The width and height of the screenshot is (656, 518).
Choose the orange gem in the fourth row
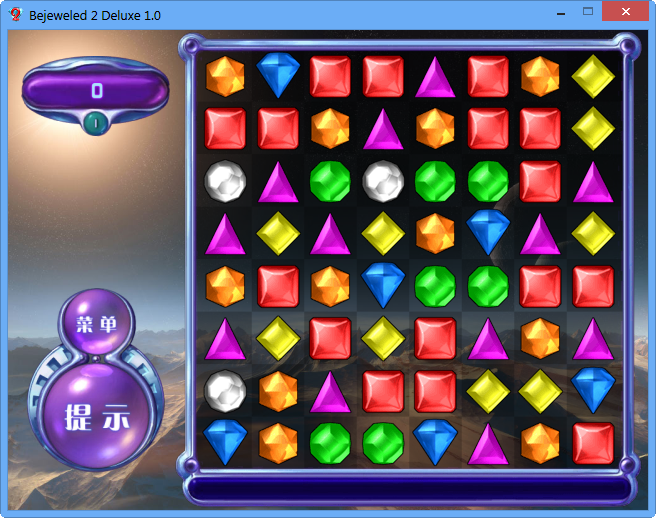coord(435,232)
